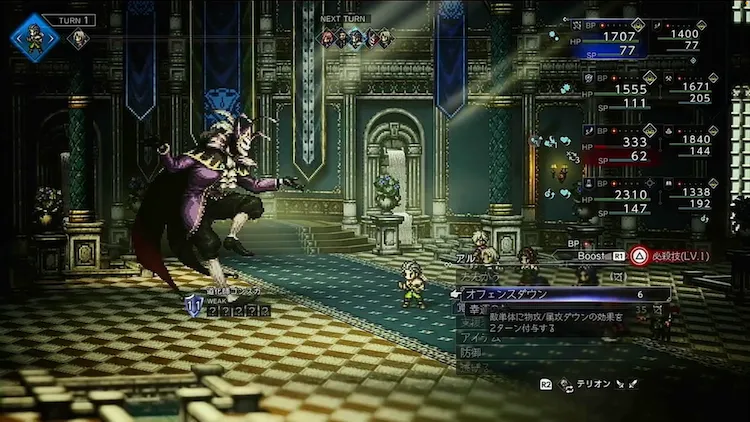Switch to テリオン via the swap label
The image size is (750, 422).
pyautogui.click(x=588, y=383)
